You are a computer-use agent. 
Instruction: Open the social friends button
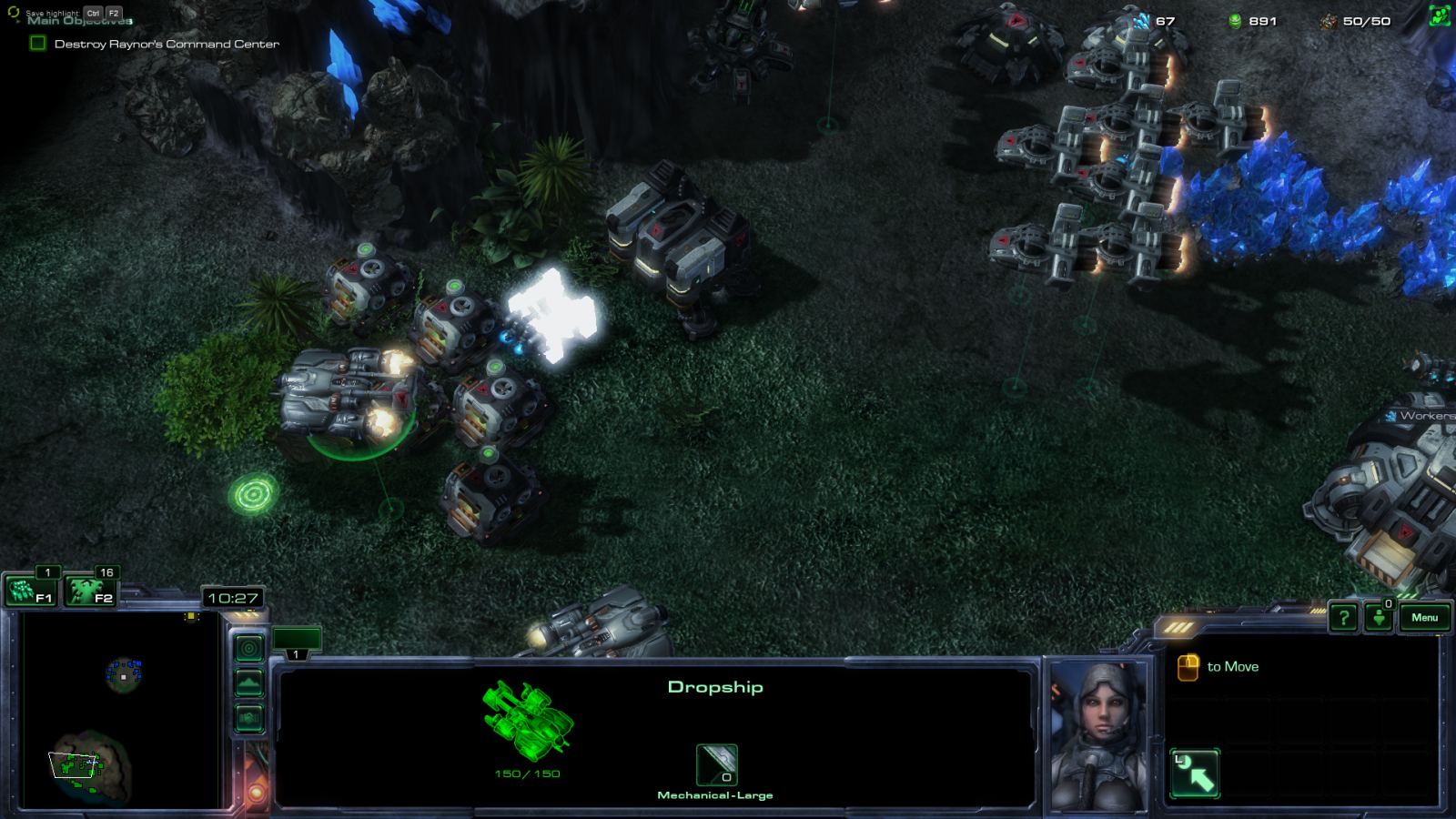(1440, 17)
